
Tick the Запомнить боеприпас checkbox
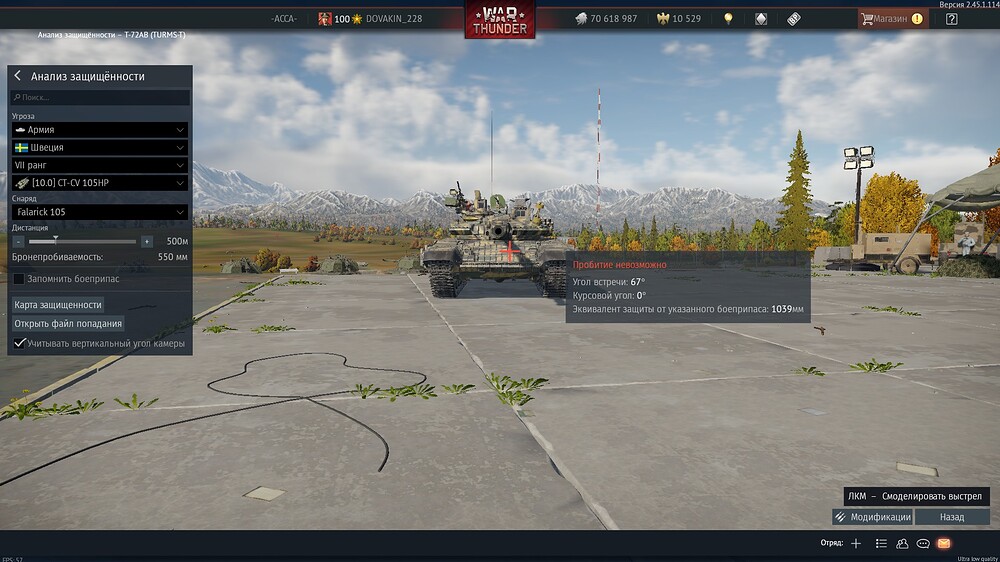pos(19,278)
